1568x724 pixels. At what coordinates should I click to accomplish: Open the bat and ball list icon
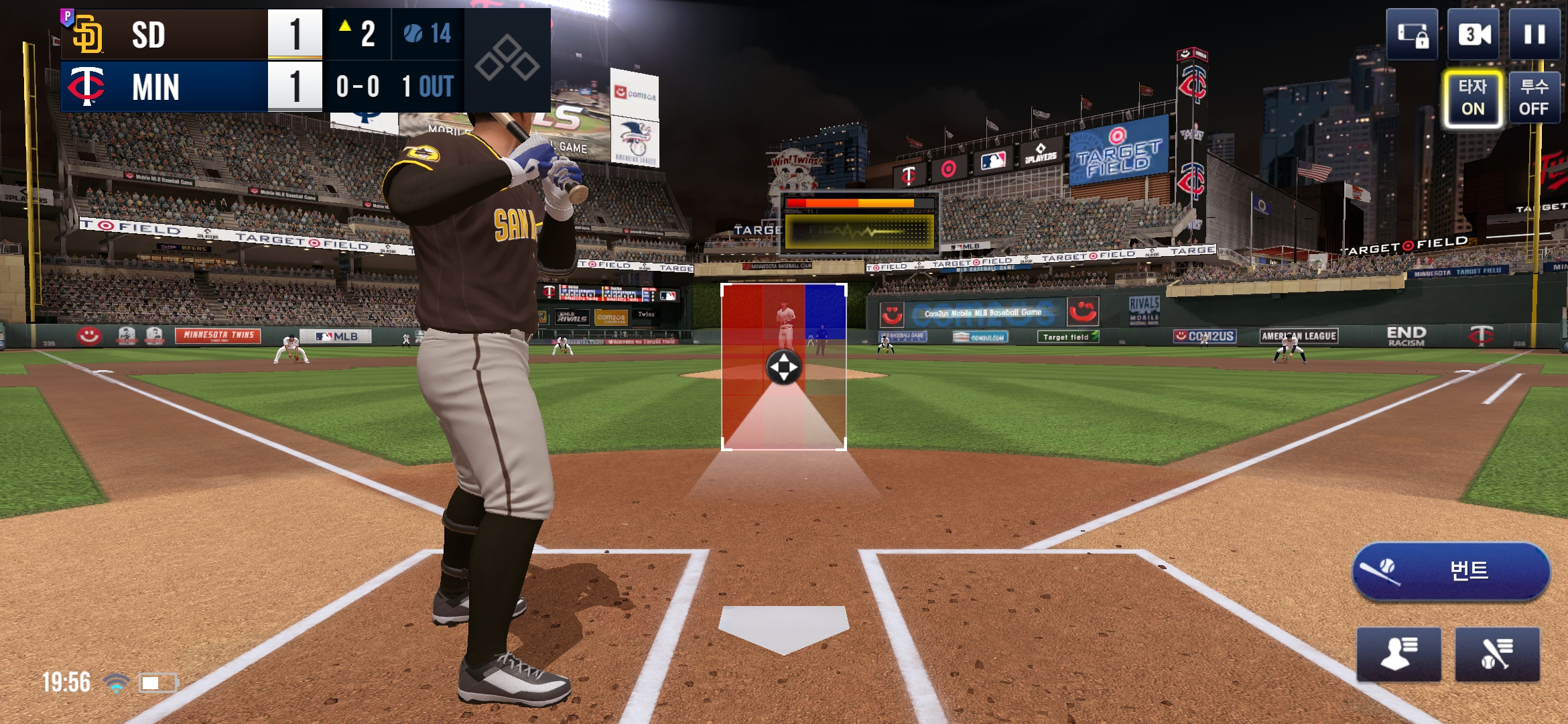[1497, 654]
